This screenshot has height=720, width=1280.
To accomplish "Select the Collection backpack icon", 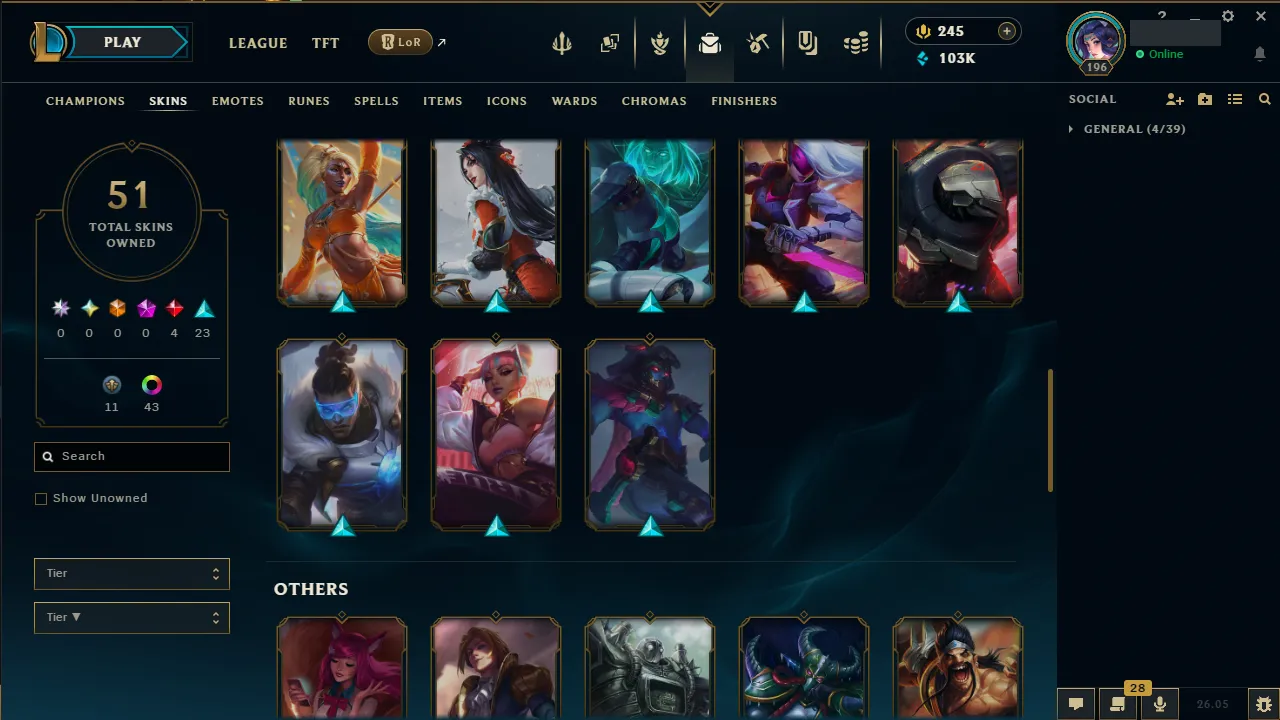I will pyautogui.click(x=709, y=42).
